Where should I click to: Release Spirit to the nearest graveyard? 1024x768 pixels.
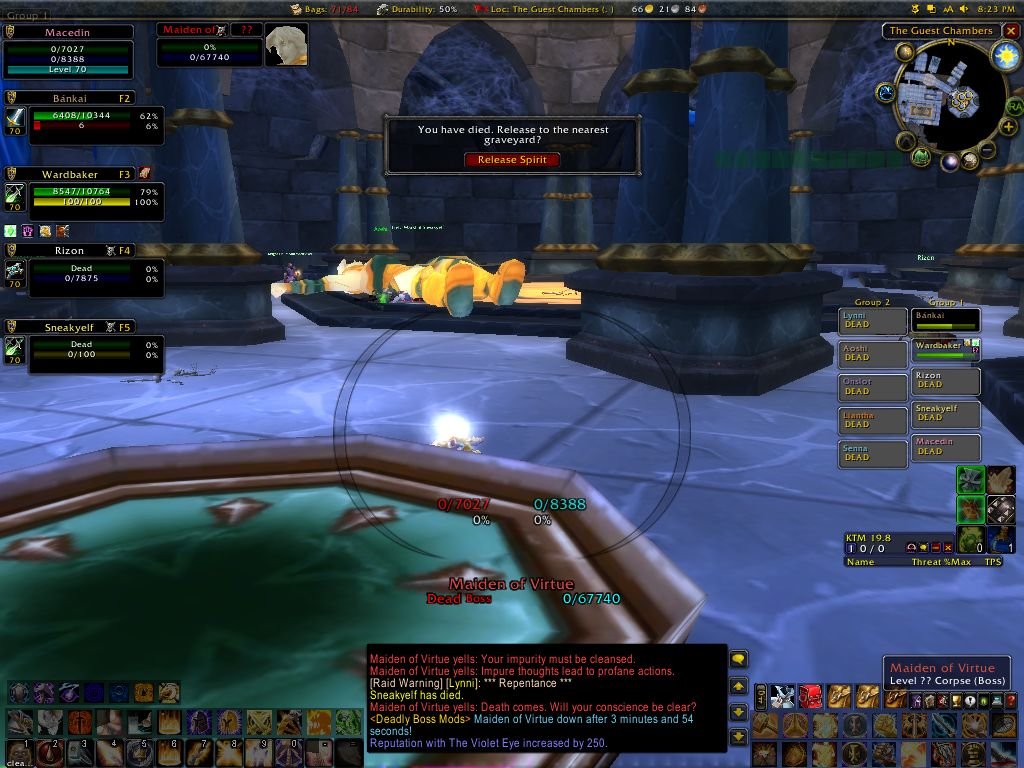(x=512, y=160)
